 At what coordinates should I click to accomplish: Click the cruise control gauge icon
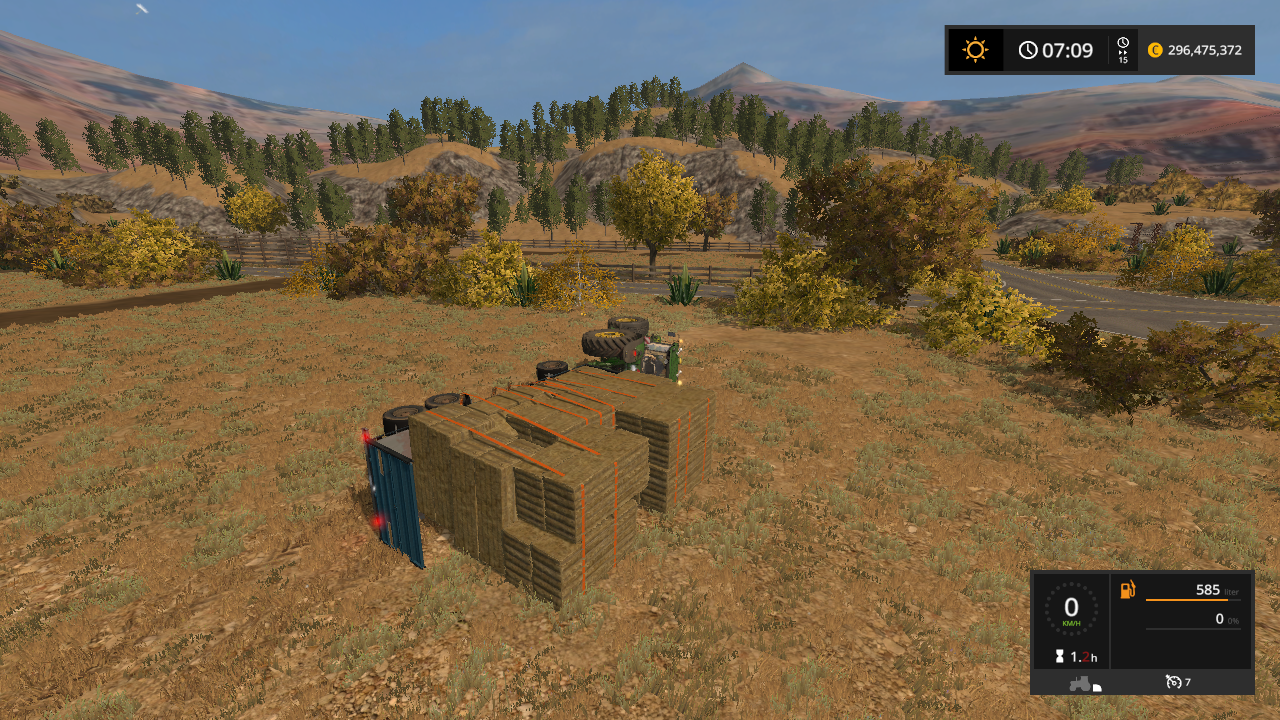click(x=1172, y=682)
